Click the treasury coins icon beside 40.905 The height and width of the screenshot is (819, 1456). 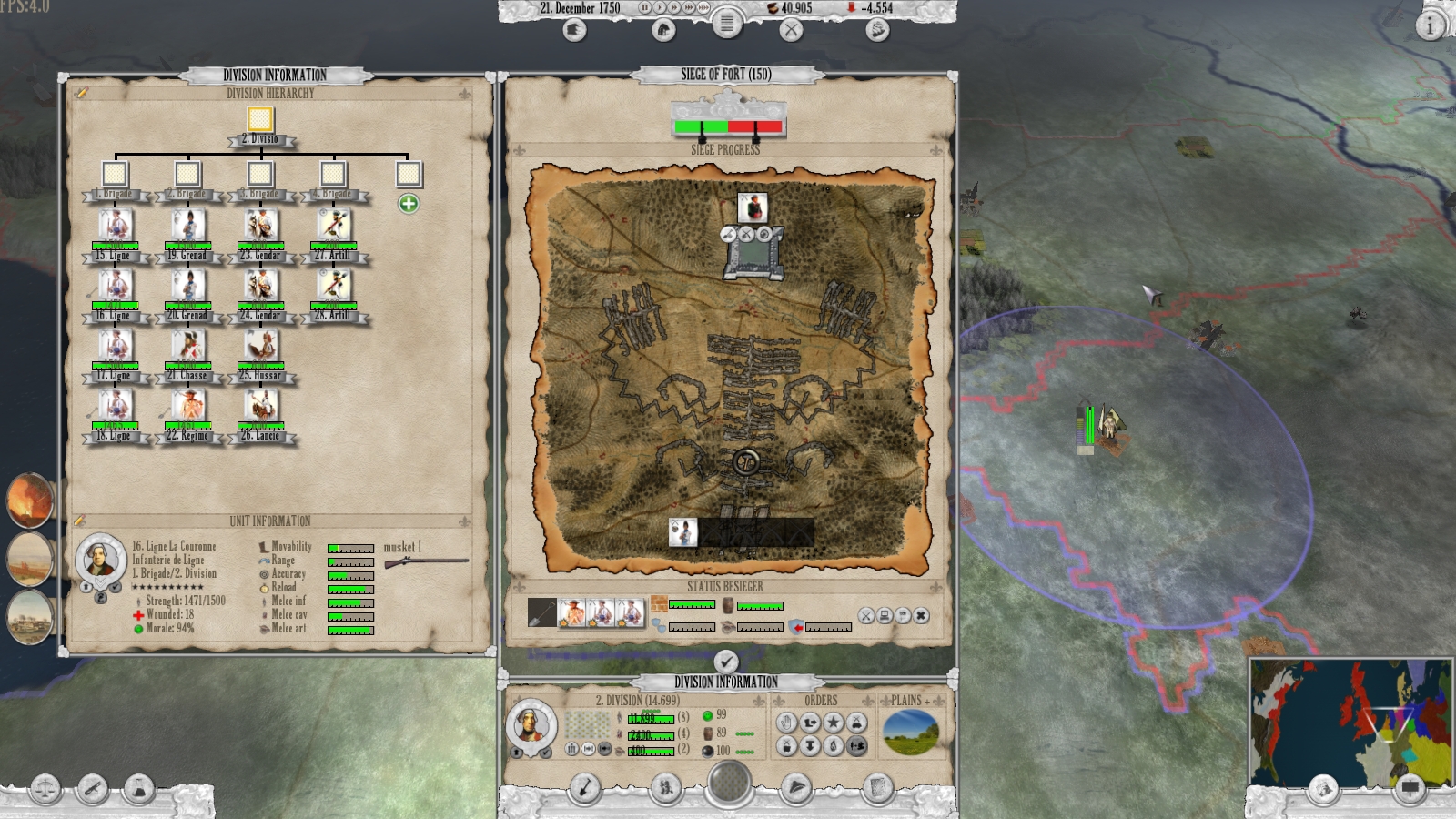click(773, 8)
